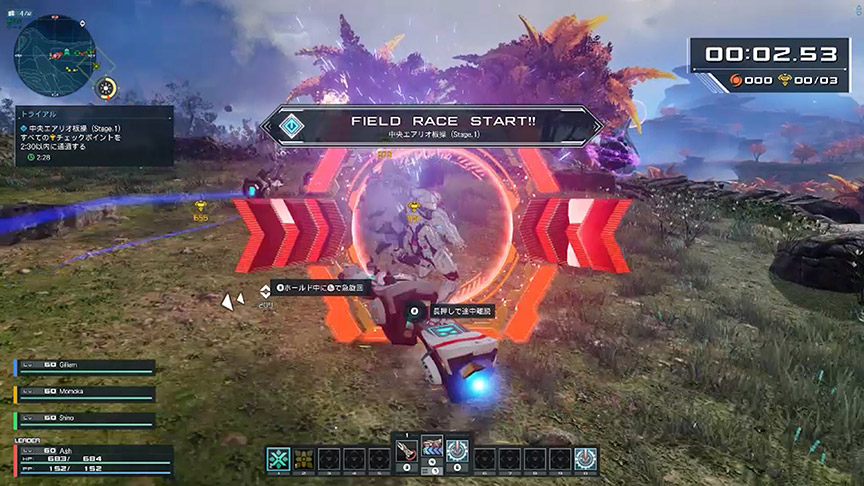The image size is (864, 486).
Task: Click the blue gear icon at hotbar's end
Action: pyautogui.click(x=585, y=459)
